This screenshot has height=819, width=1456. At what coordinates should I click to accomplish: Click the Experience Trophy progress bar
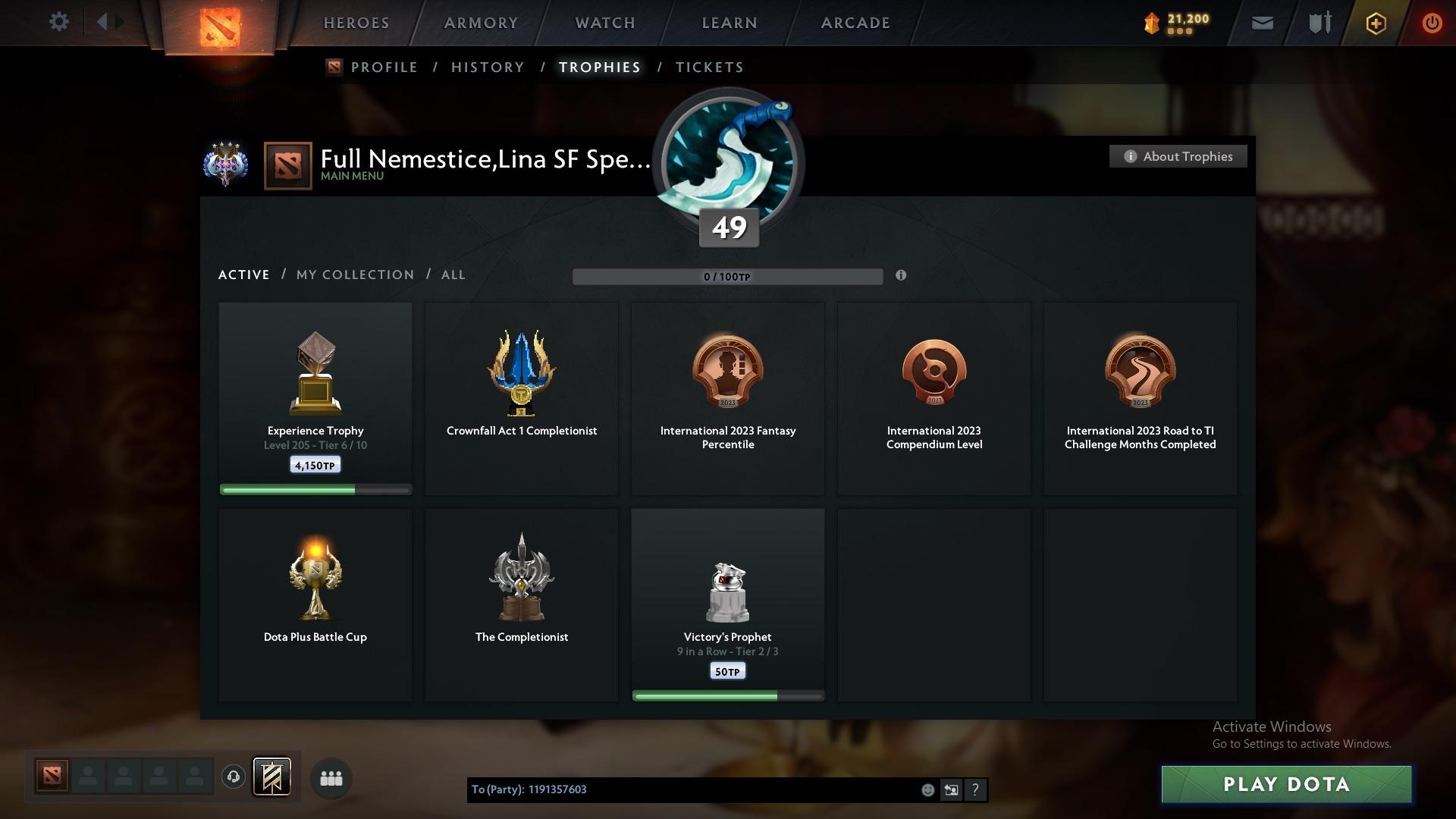coord(315,490)
